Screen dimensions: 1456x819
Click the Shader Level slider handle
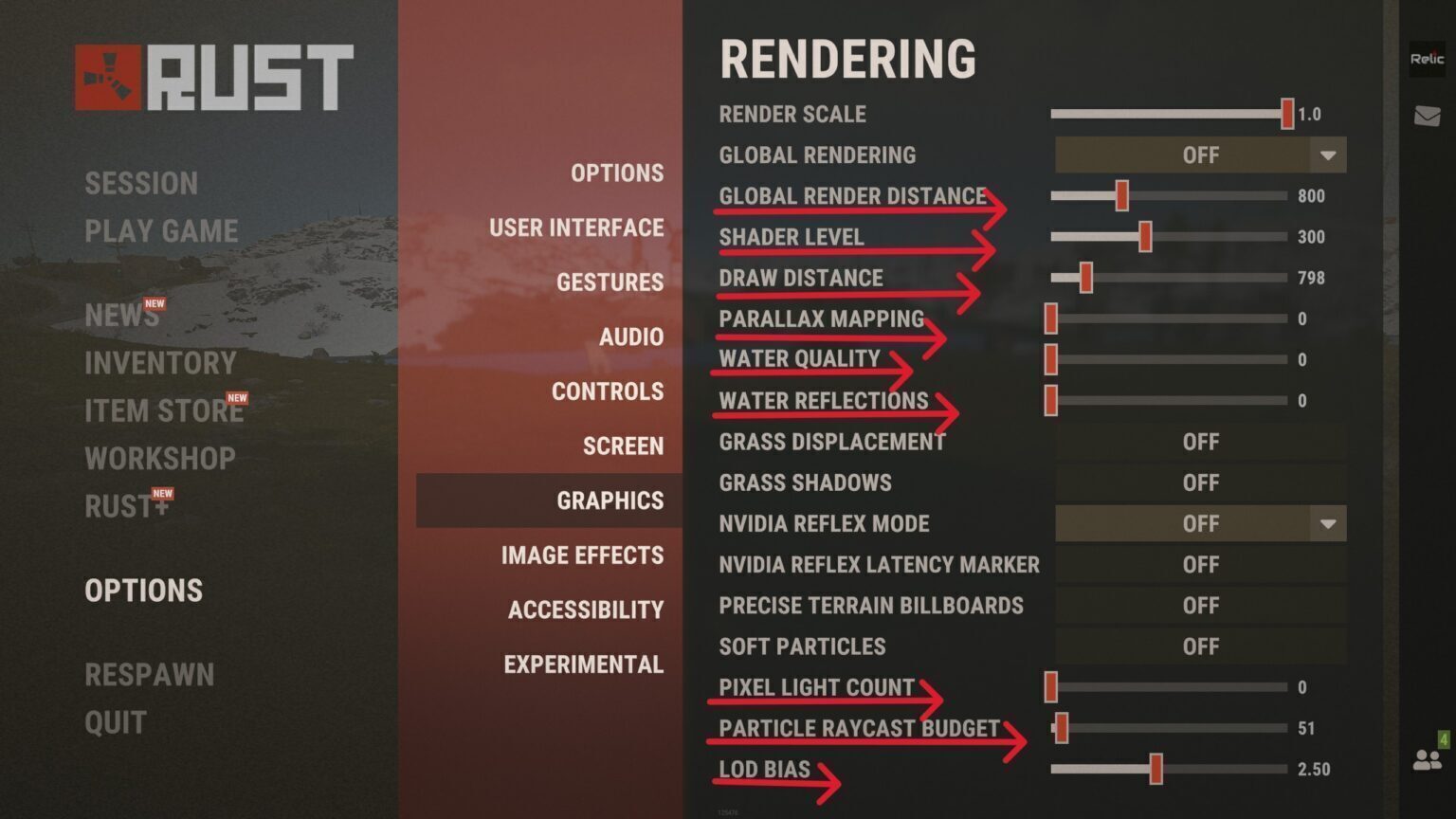(x=1145, y=237)
